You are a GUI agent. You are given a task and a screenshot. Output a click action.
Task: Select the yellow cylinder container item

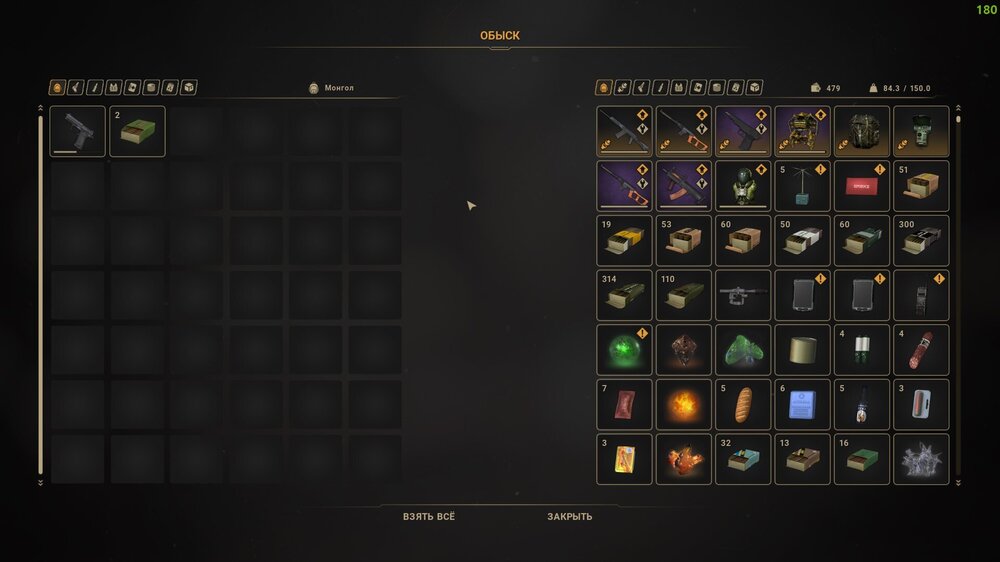(802, 349)
